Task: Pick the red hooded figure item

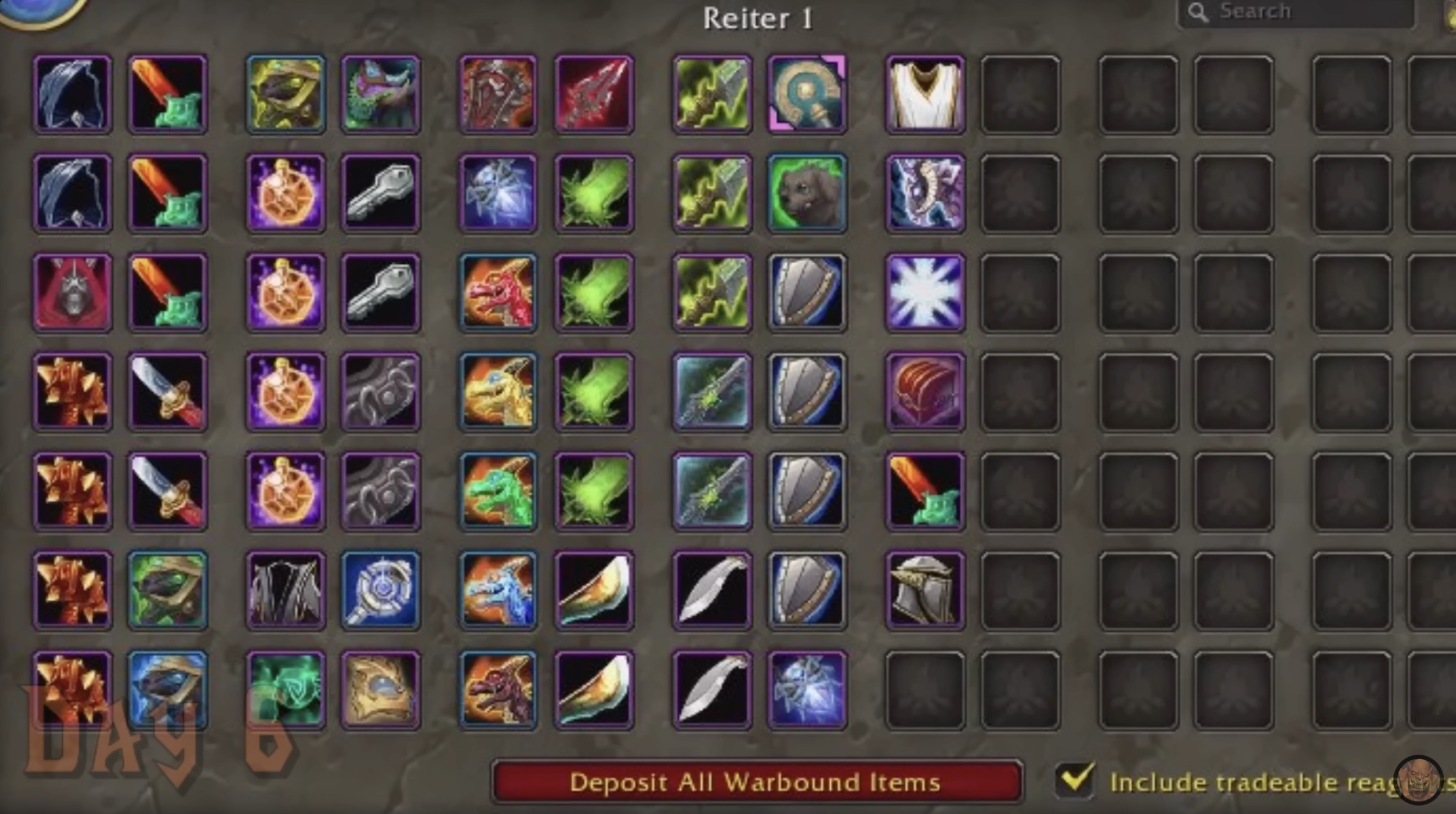Action: (x=72, y=293)
